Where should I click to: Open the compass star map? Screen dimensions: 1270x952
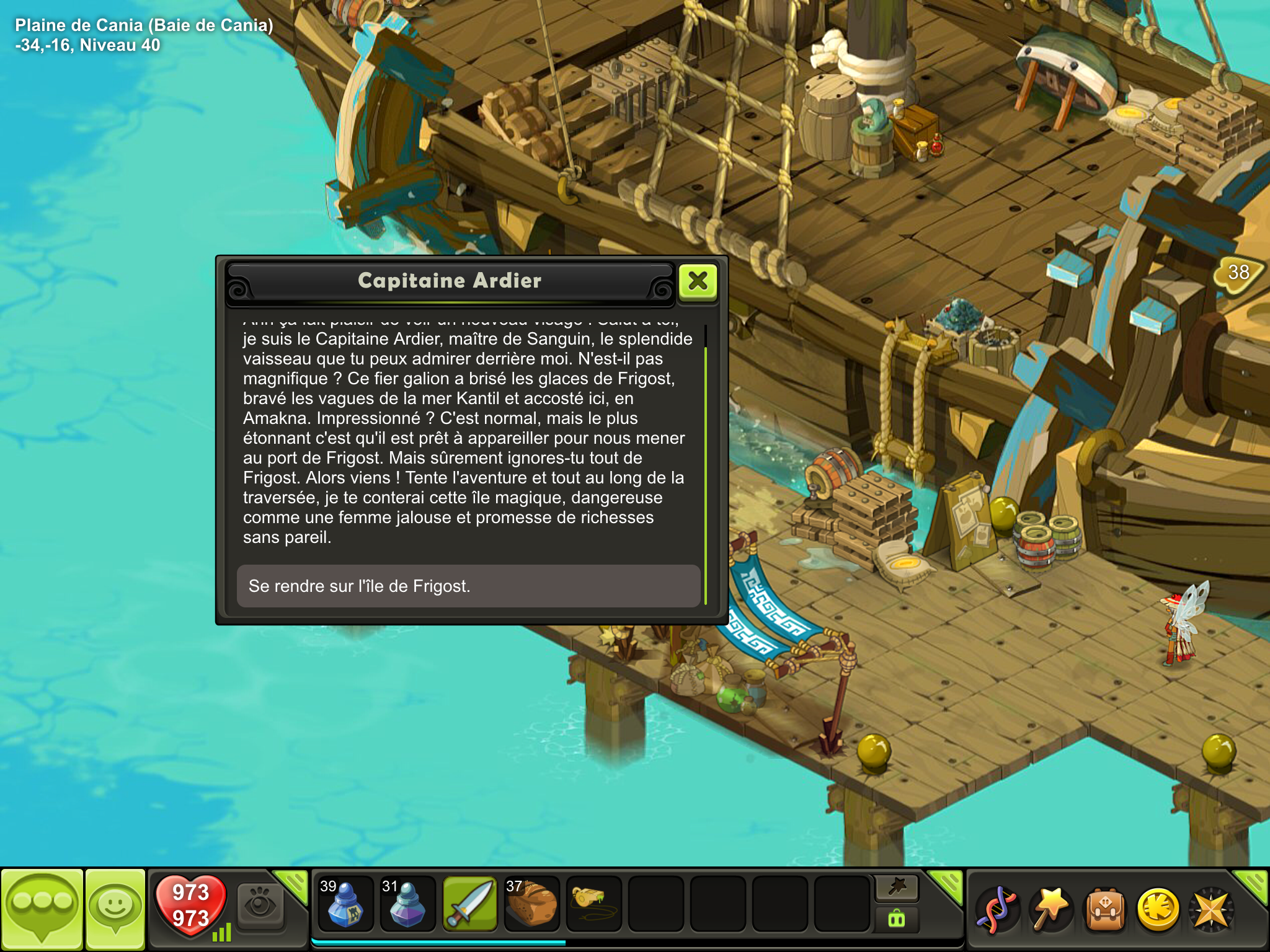1210,909
